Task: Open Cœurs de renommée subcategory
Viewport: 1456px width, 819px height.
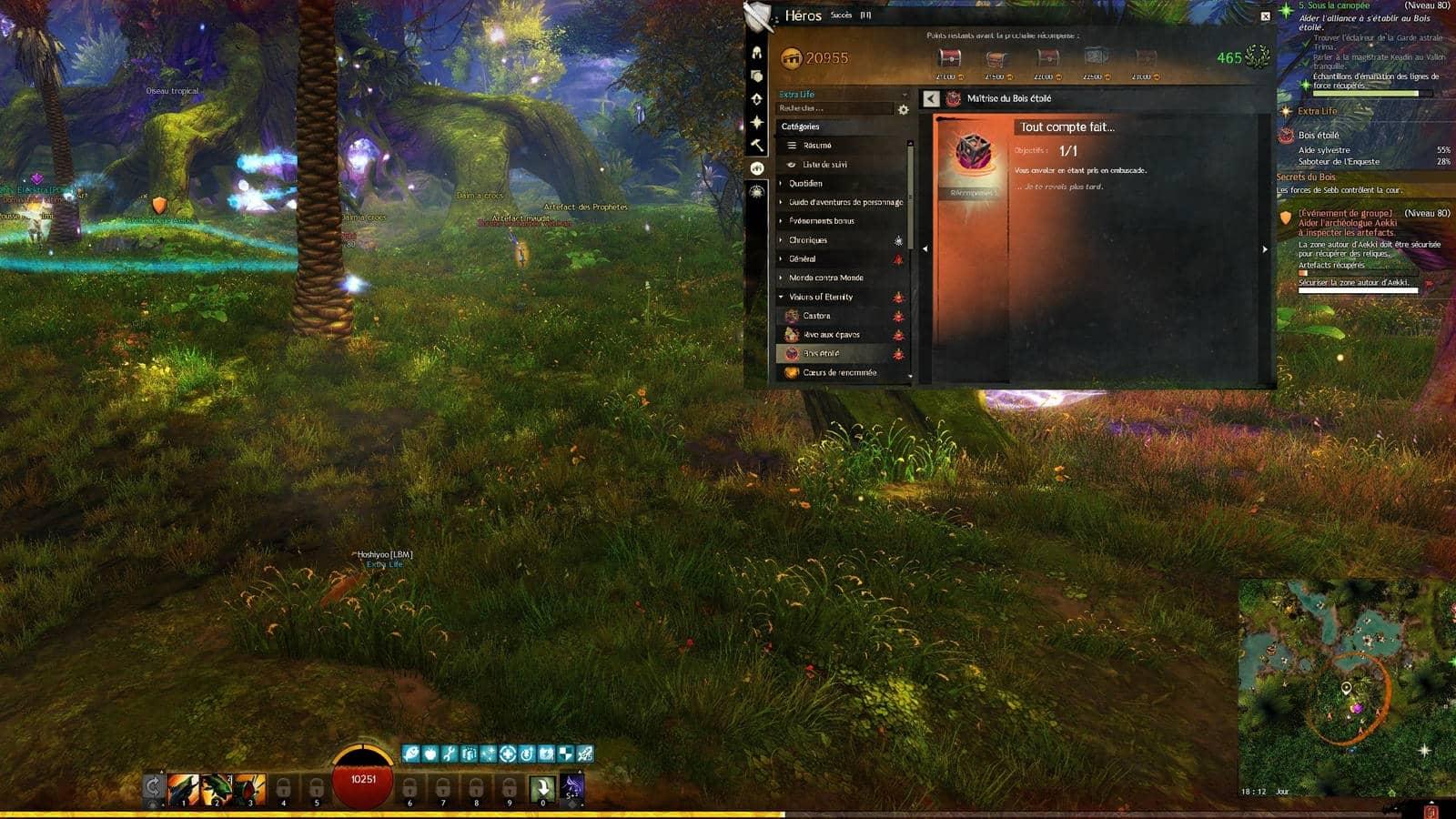Action: tap(839, 372)
